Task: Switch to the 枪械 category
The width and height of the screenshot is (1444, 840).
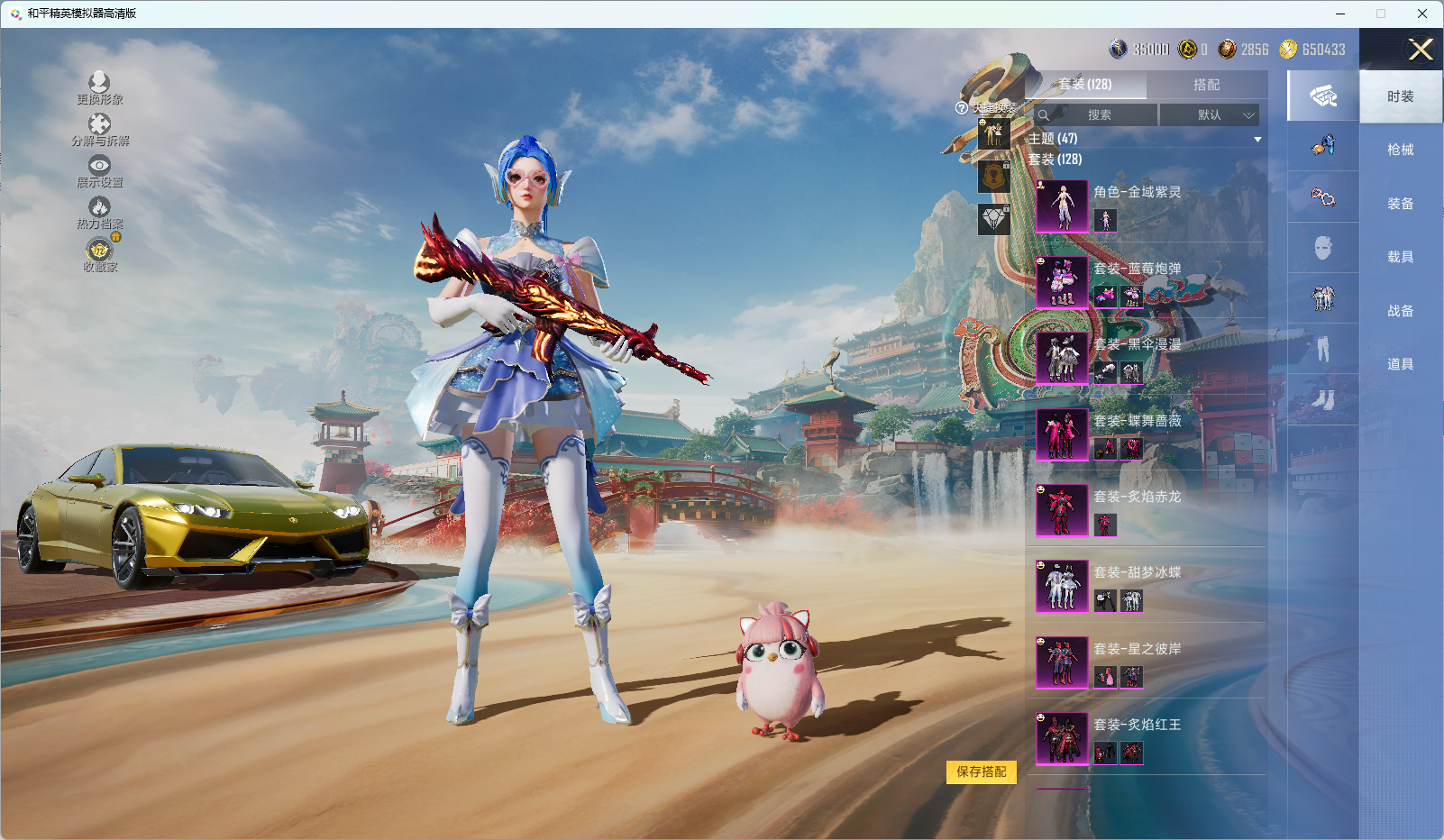Action: pyautogui.click(x=1400, y=150)
